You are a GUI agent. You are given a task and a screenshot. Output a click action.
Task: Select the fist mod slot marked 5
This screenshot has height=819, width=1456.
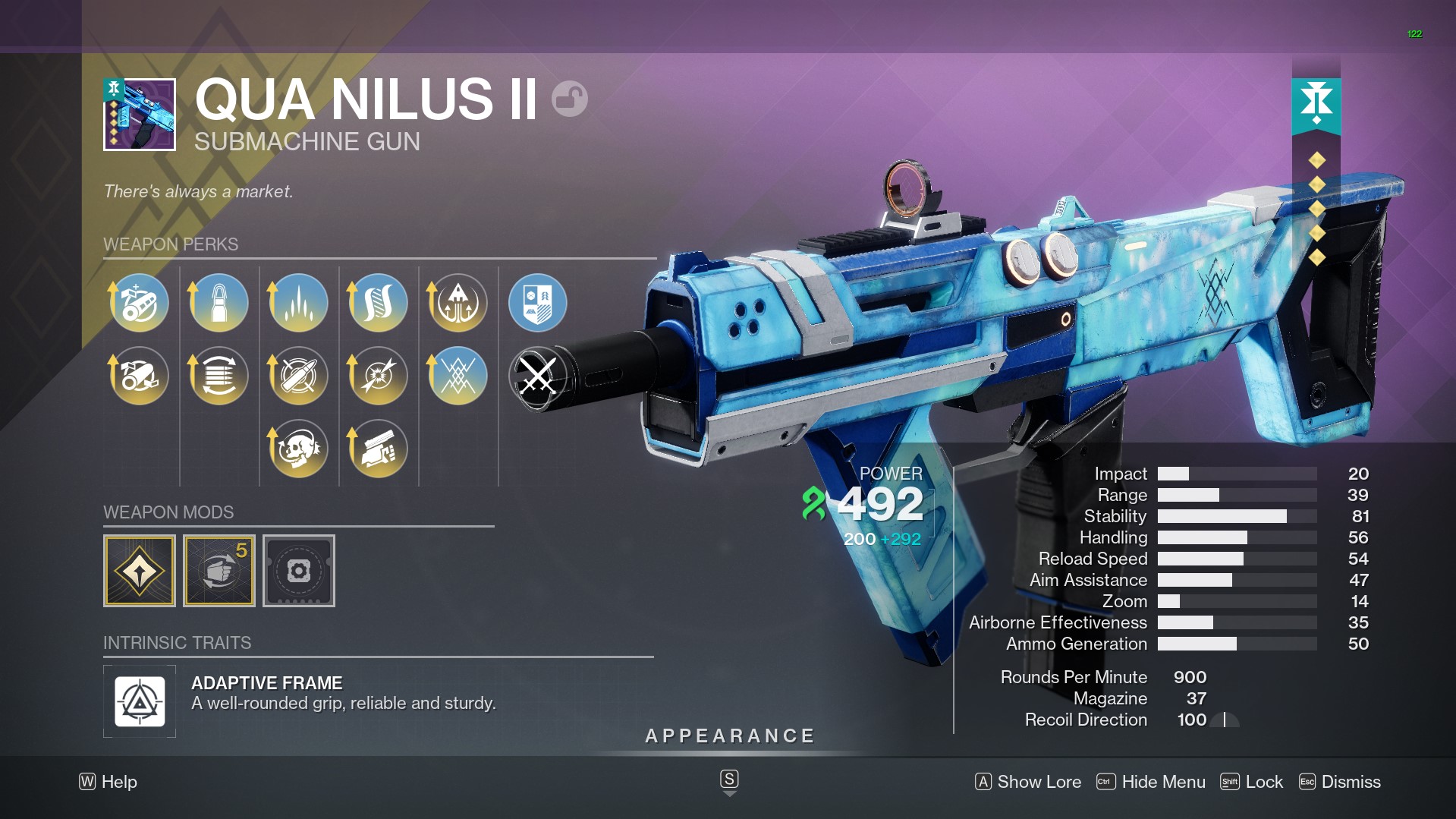[x=219, y=571]
